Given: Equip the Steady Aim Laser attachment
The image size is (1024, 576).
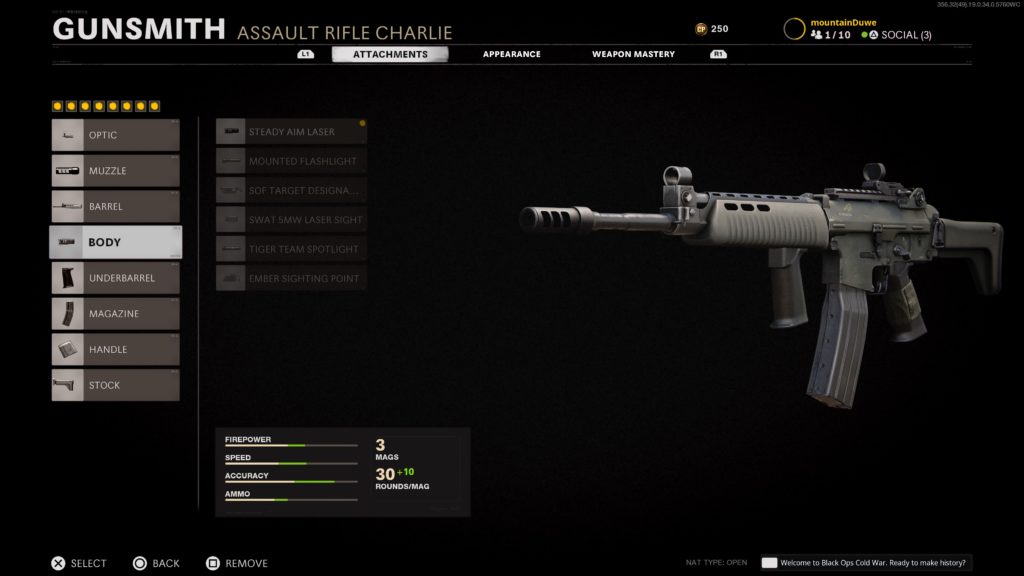Looking at the screenshot, I should tap(291, 132).
